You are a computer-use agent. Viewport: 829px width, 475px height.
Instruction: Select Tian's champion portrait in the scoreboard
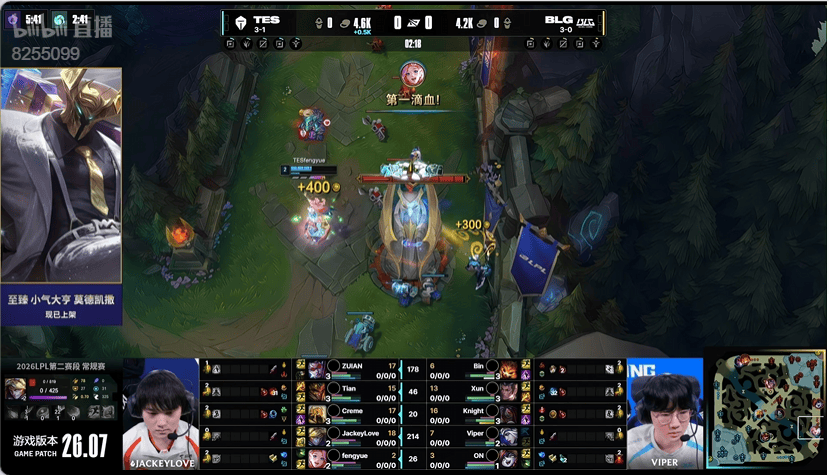click(317, 388)
